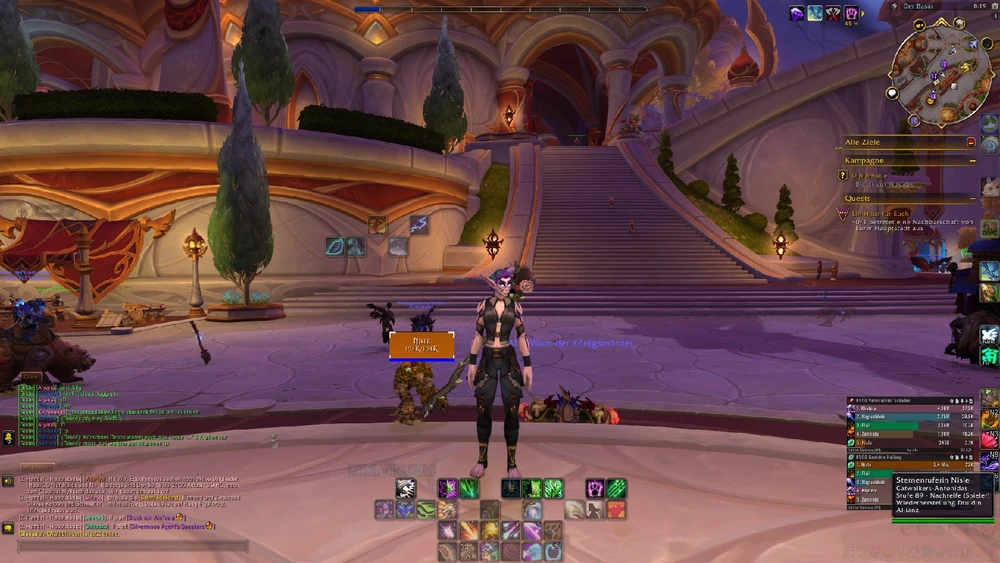Activate the white lightning beast ability
Viewport: 1000px width, 563px height.
point(405,488)
